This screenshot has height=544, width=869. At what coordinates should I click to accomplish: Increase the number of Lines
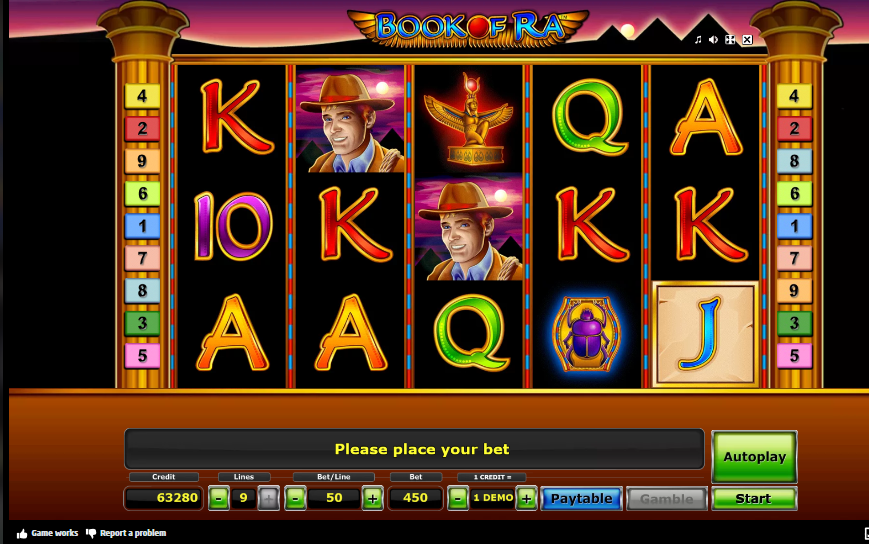tap(268, 498)
